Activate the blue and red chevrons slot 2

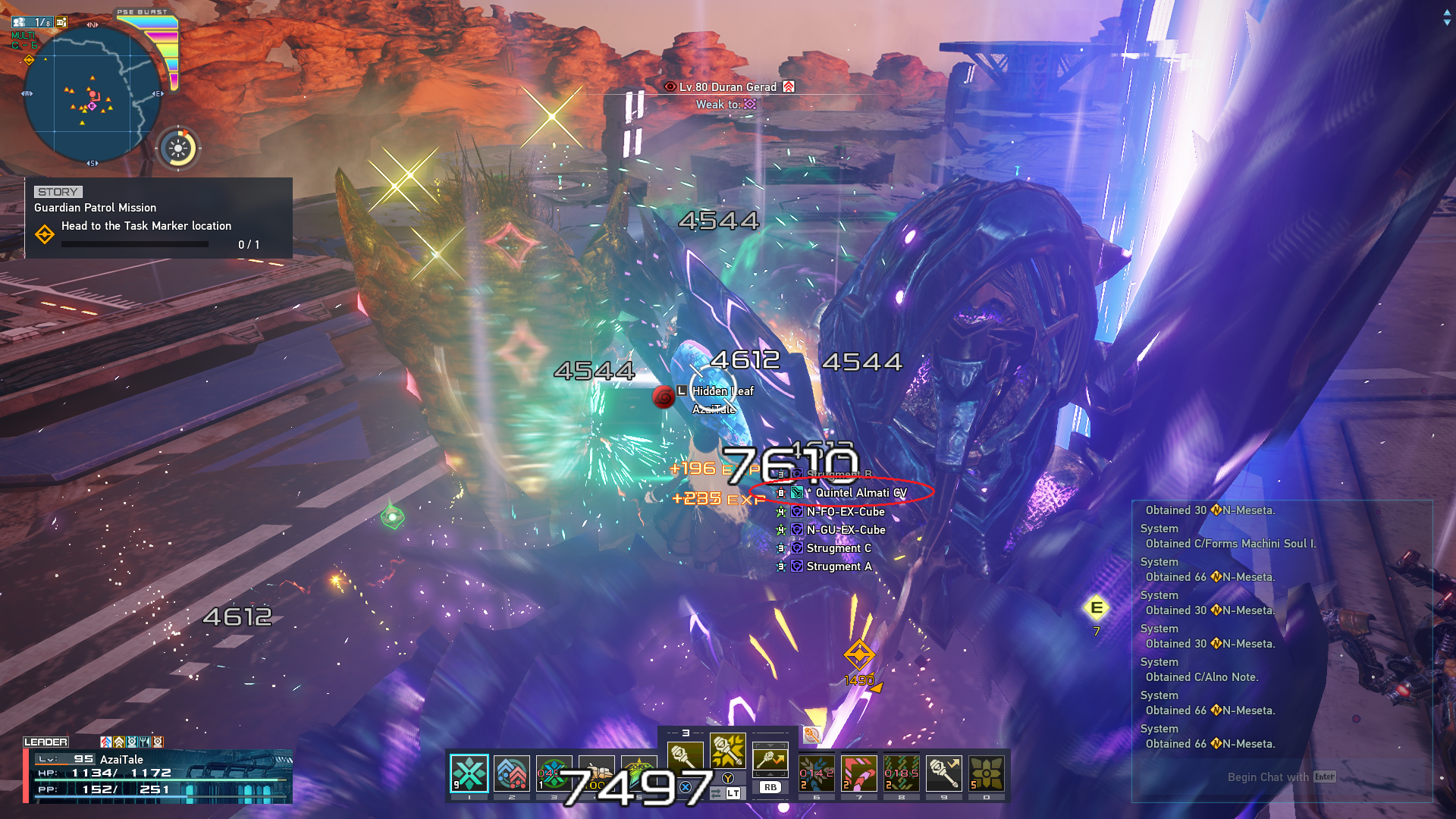point(512,773)
